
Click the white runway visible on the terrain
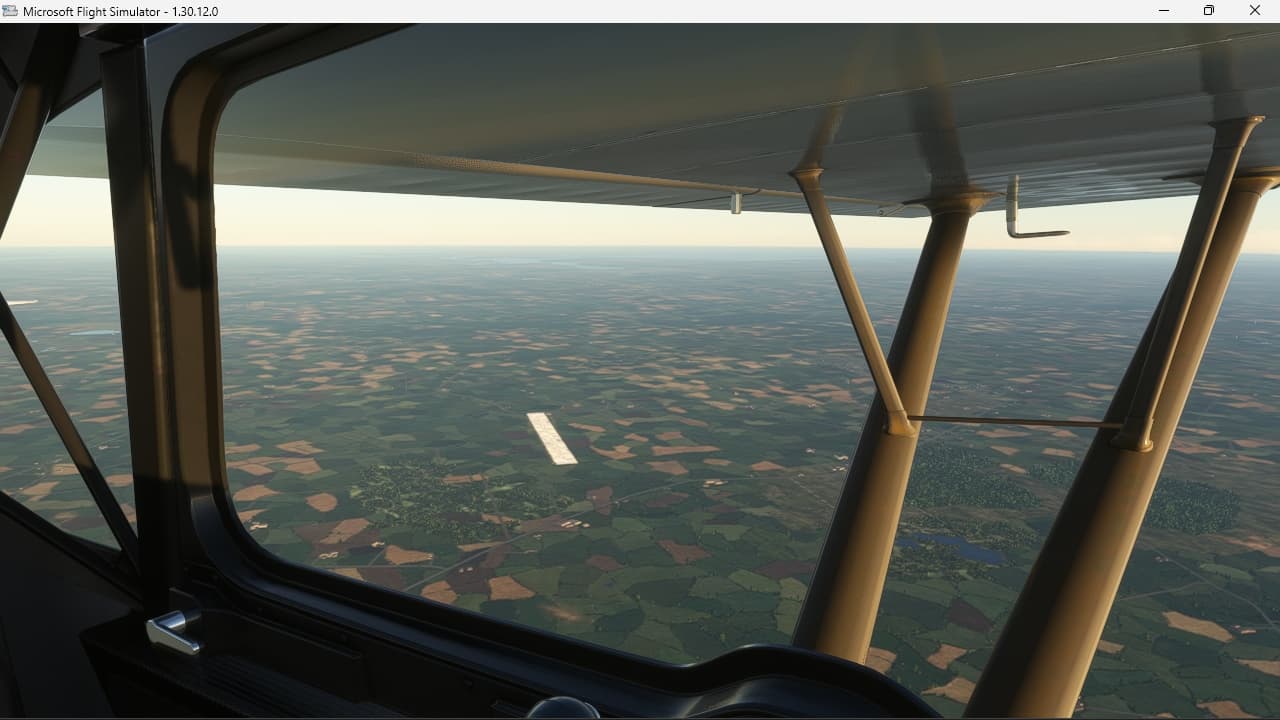tap(550, 438)
